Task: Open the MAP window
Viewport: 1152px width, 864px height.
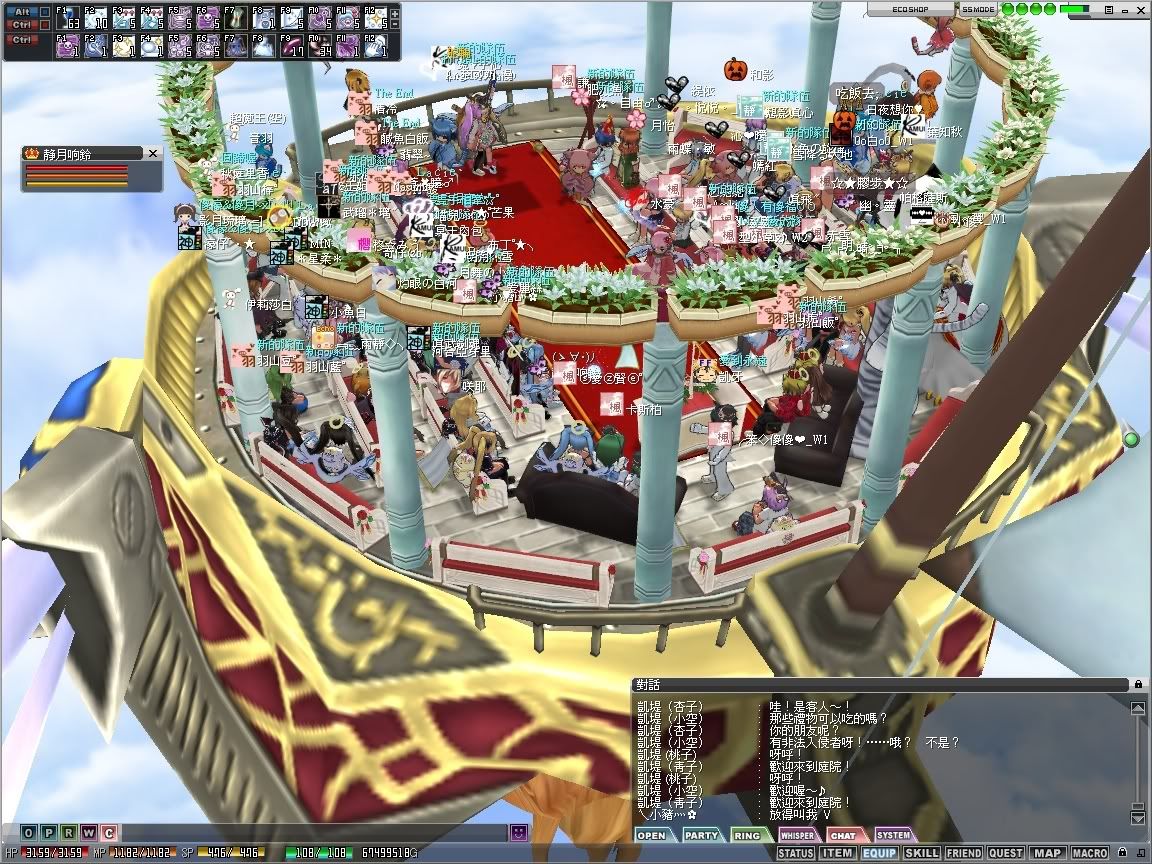Action: (x=1047, y=853)
